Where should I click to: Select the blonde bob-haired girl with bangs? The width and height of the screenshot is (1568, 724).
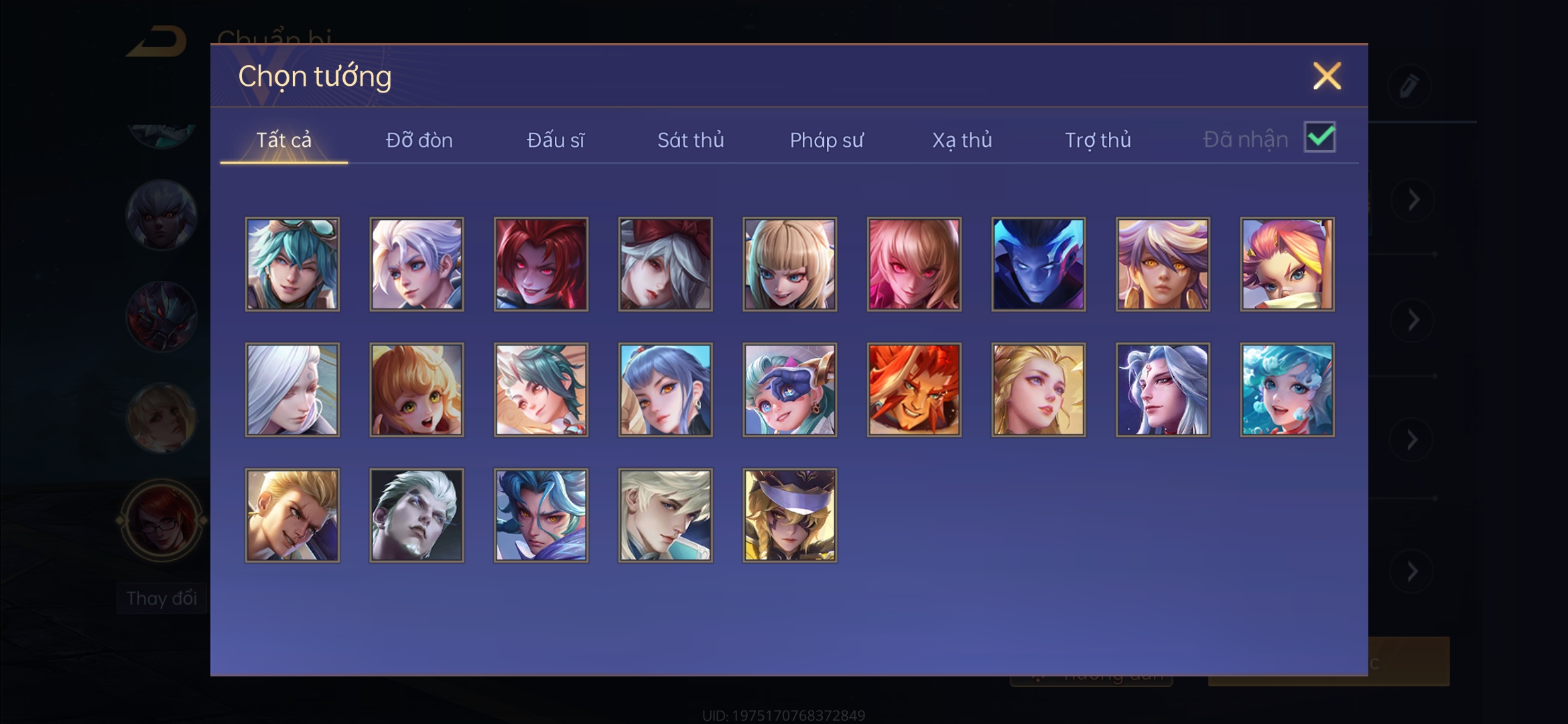click(789, 264)
